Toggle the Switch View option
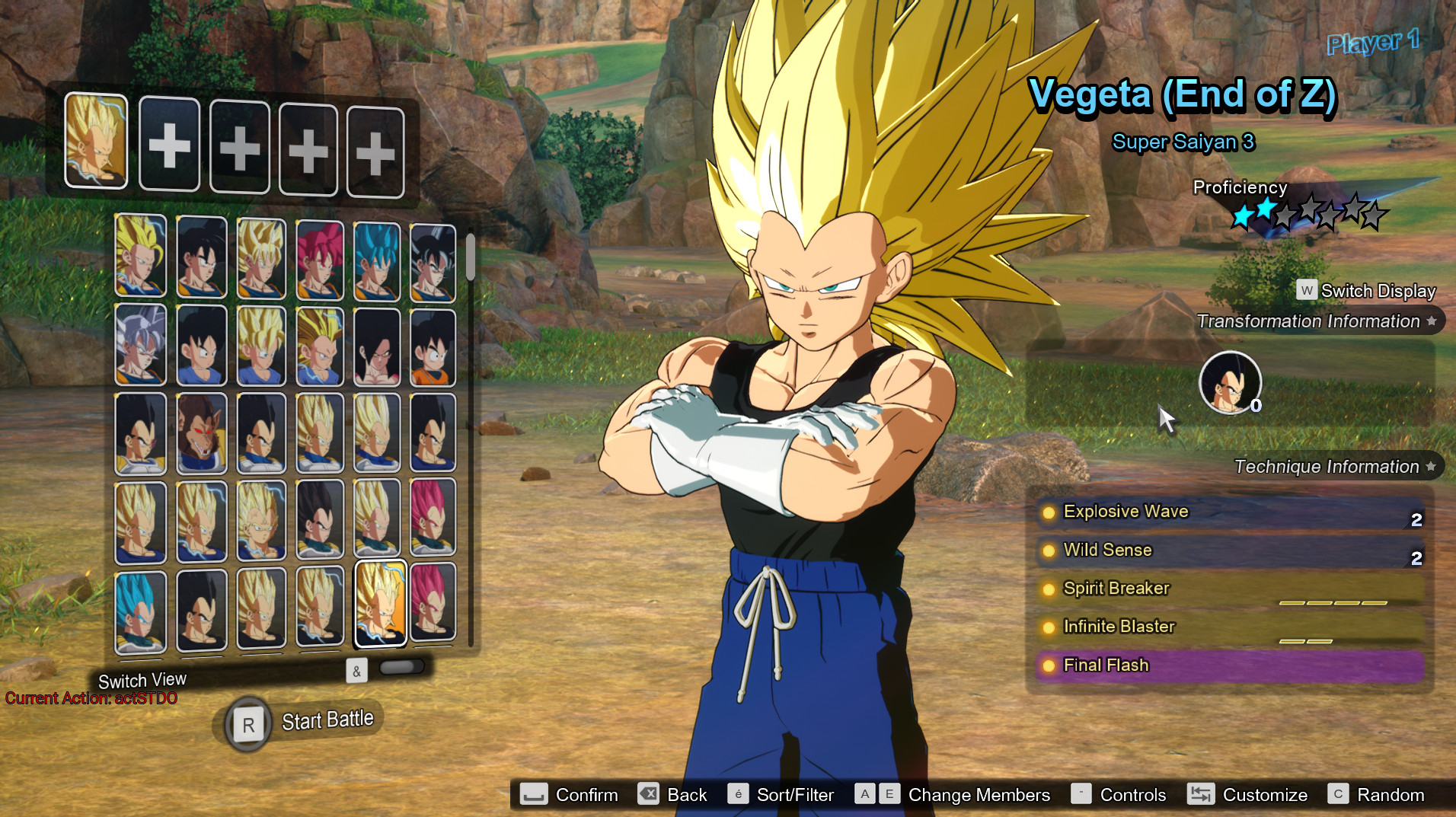The width and height of the screenshot is (1456, 817). pyautogui.click(x=142, y=679)
